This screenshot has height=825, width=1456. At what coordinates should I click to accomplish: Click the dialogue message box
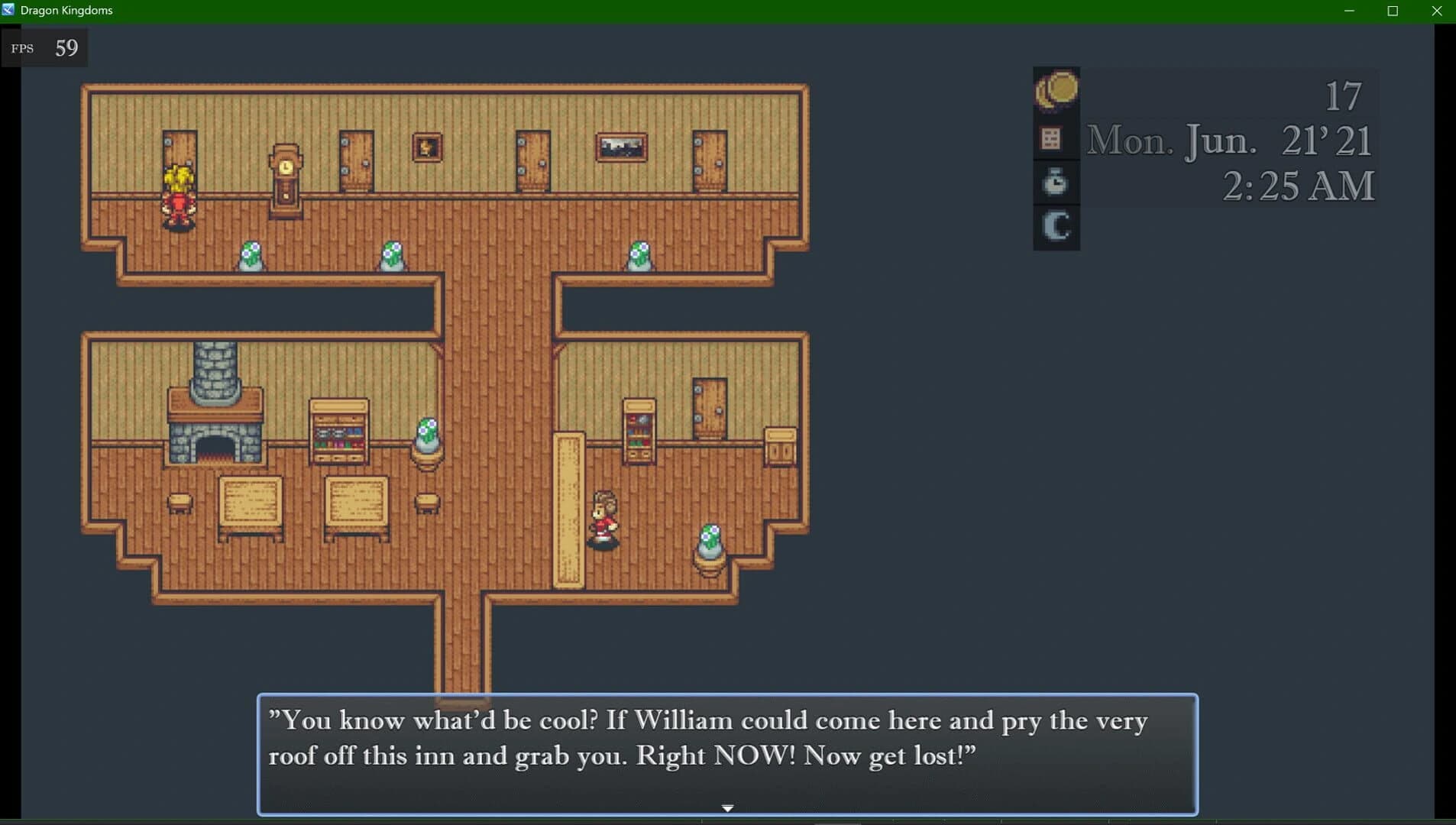click(x=726, y=752)
